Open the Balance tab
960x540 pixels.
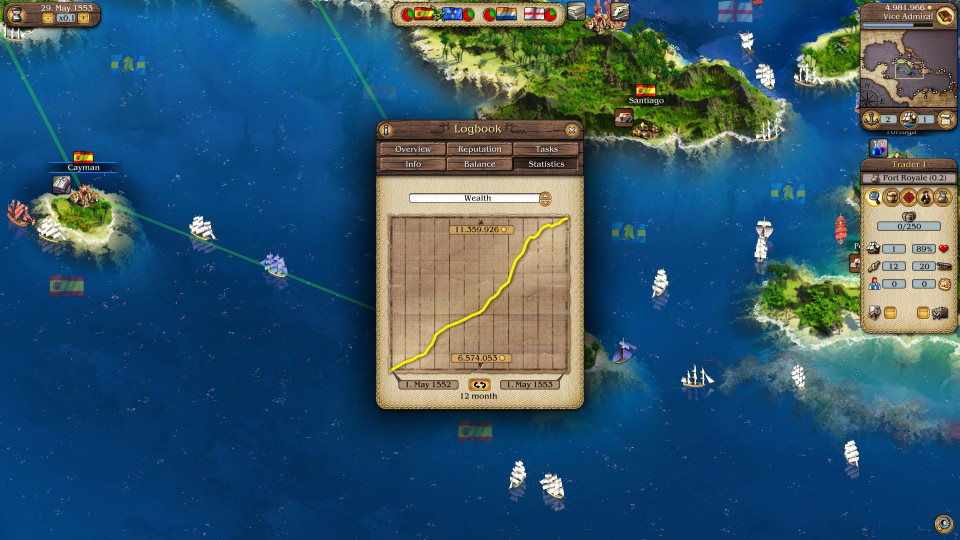point(480,164)
